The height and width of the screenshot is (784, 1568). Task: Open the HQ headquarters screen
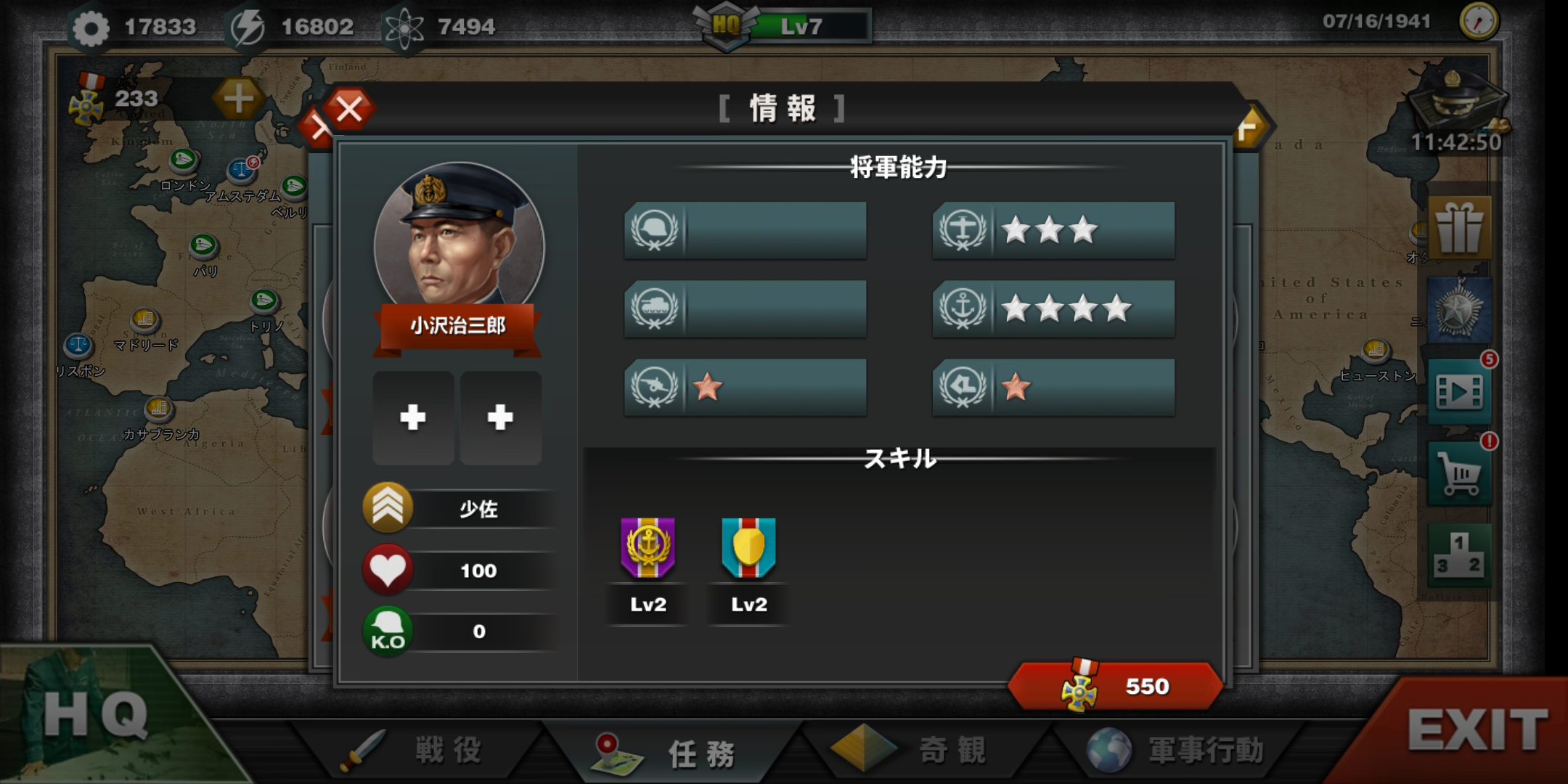point(94,715)
